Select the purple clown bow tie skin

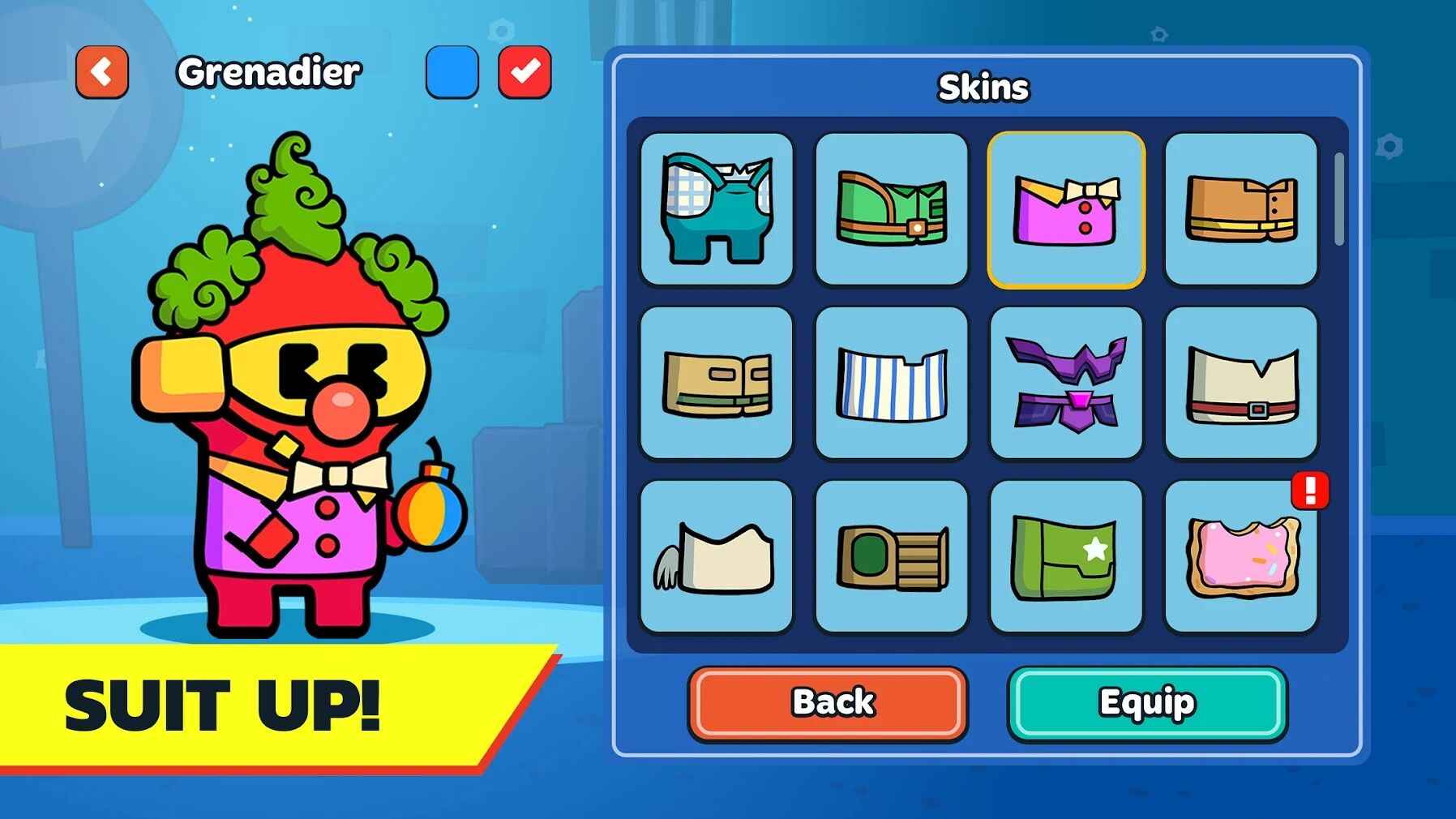1066,209
